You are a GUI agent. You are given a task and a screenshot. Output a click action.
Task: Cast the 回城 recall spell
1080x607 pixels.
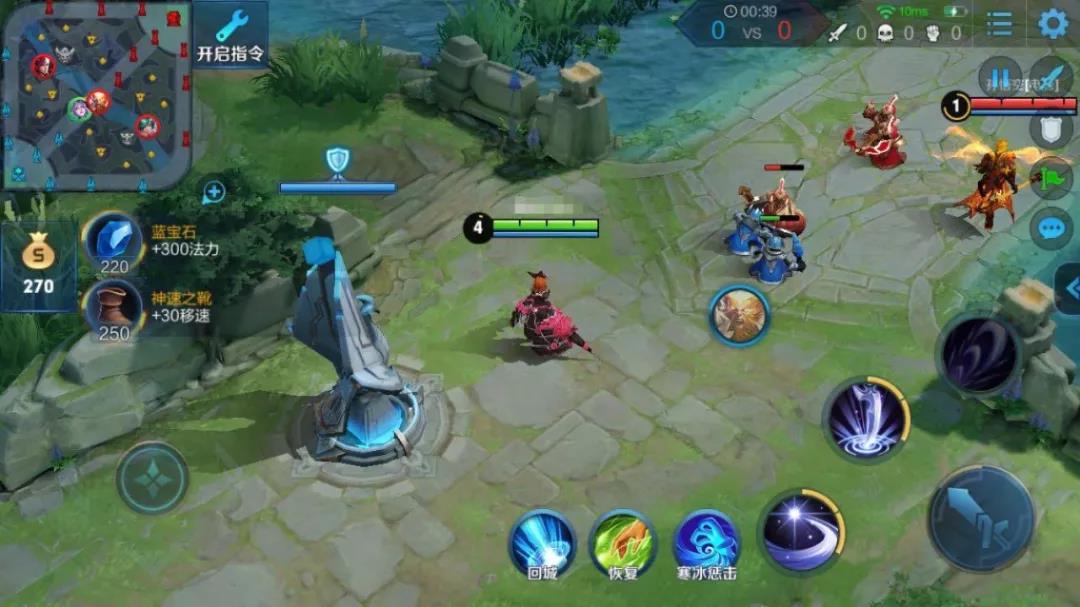542,543
